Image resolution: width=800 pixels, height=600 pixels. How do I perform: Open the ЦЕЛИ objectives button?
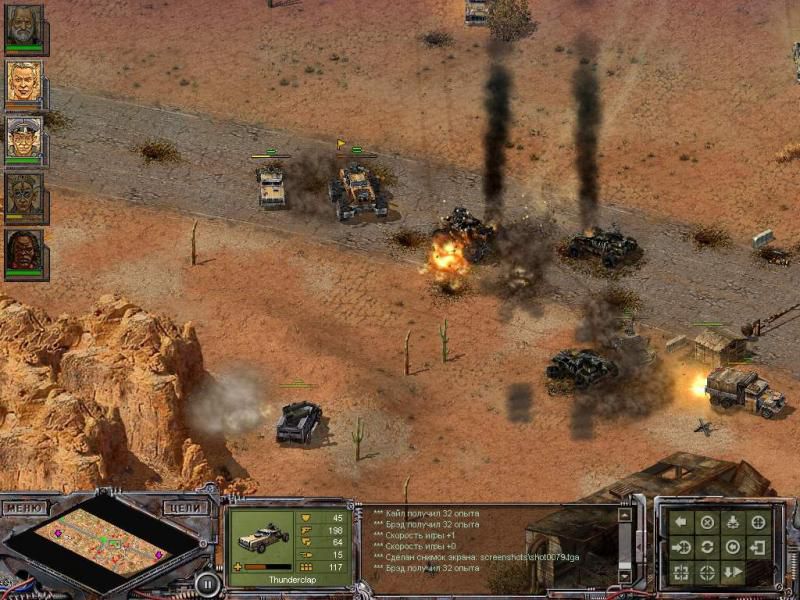click(x=186, y=508)
